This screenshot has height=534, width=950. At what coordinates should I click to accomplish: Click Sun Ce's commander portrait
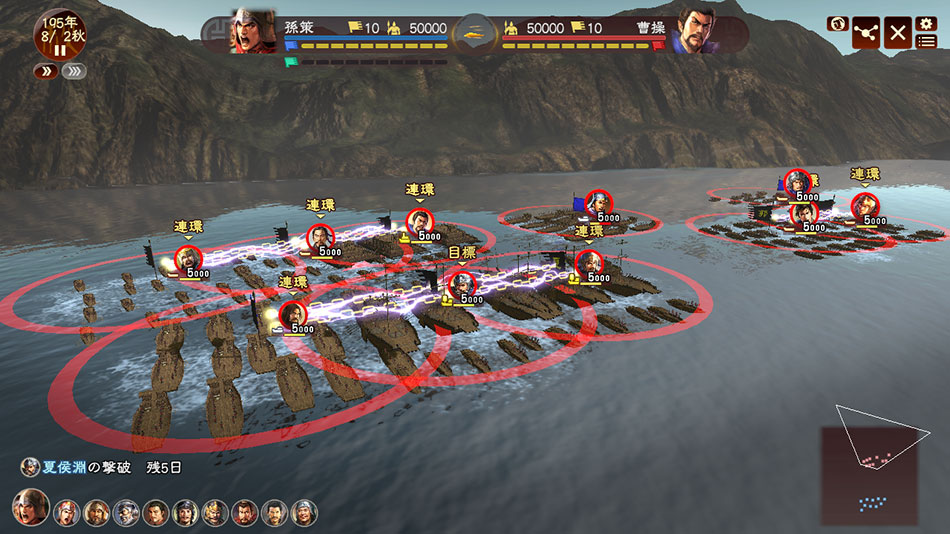(x=254, y=32)
